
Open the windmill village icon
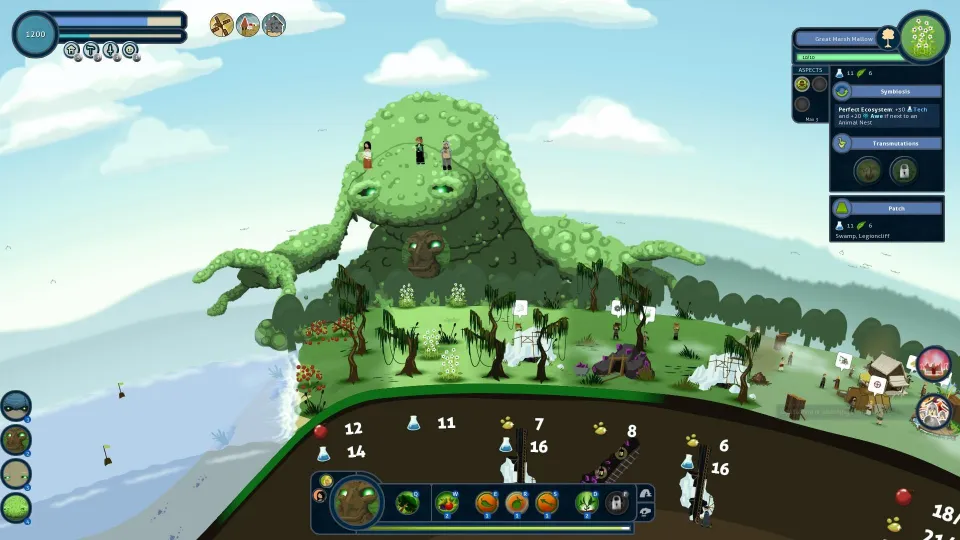(222, 25)
